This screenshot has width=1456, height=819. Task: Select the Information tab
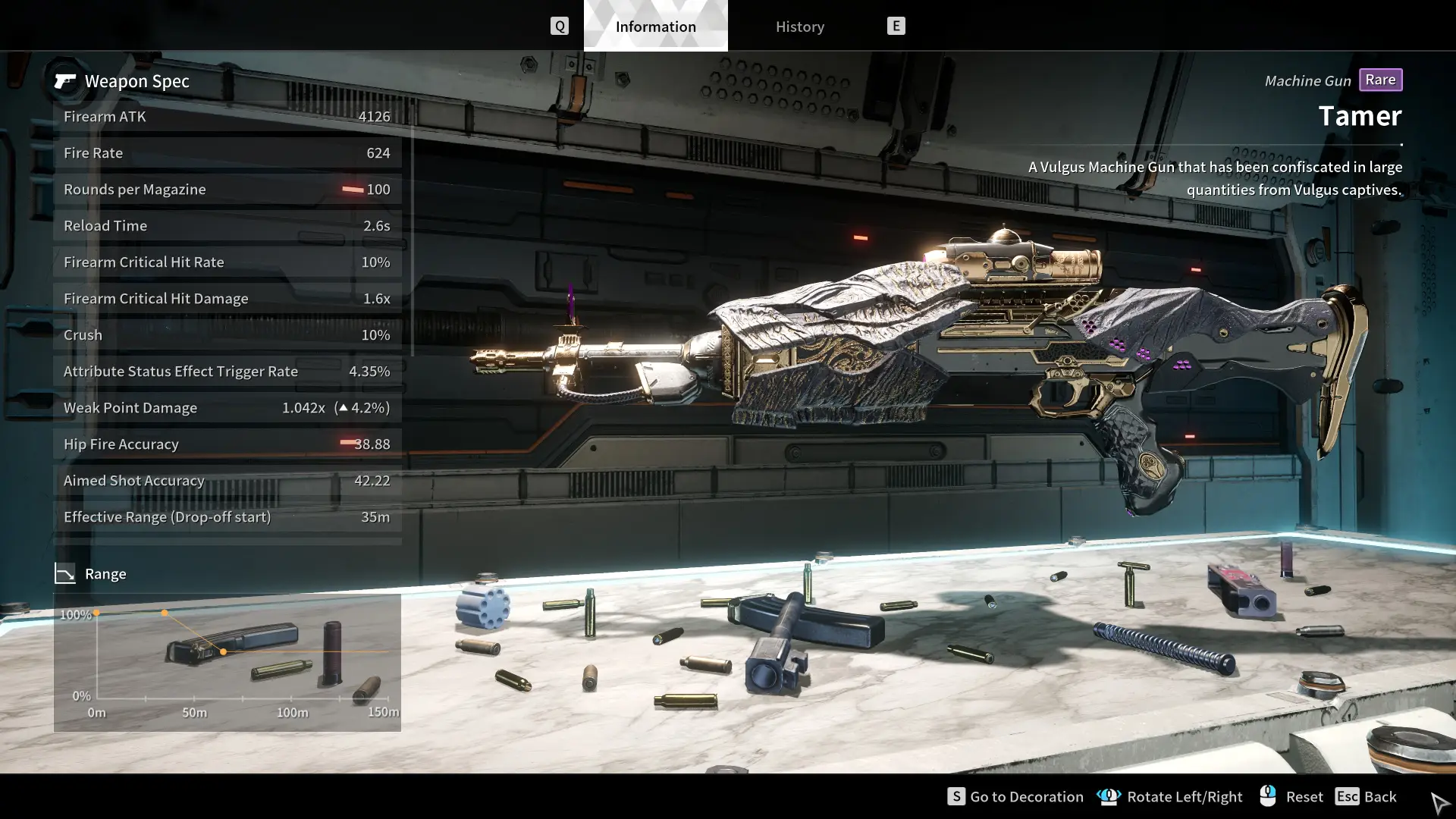pyautogui.click(x=654, y=26)
